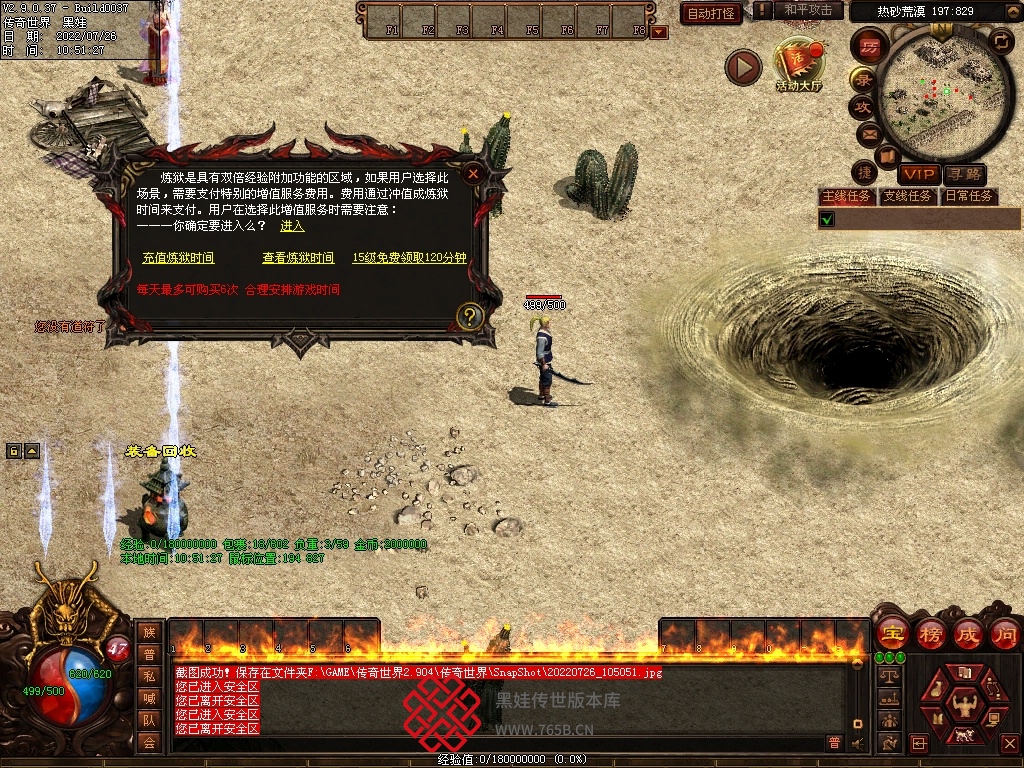Open the dialog's question mark help button

click(470, 317)
